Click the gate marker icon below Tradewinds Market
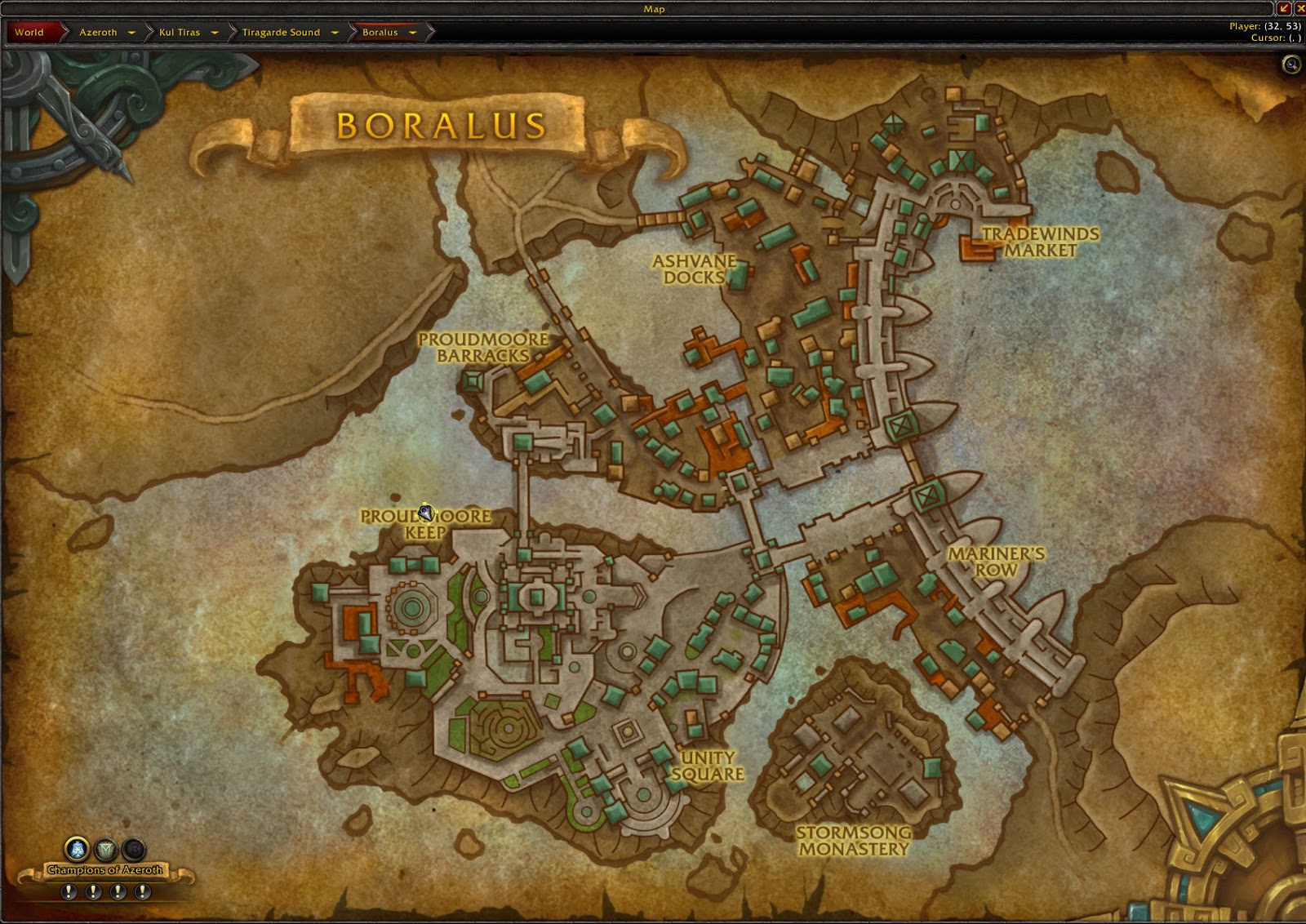1306x924 pixels. [x=900, y=424]
